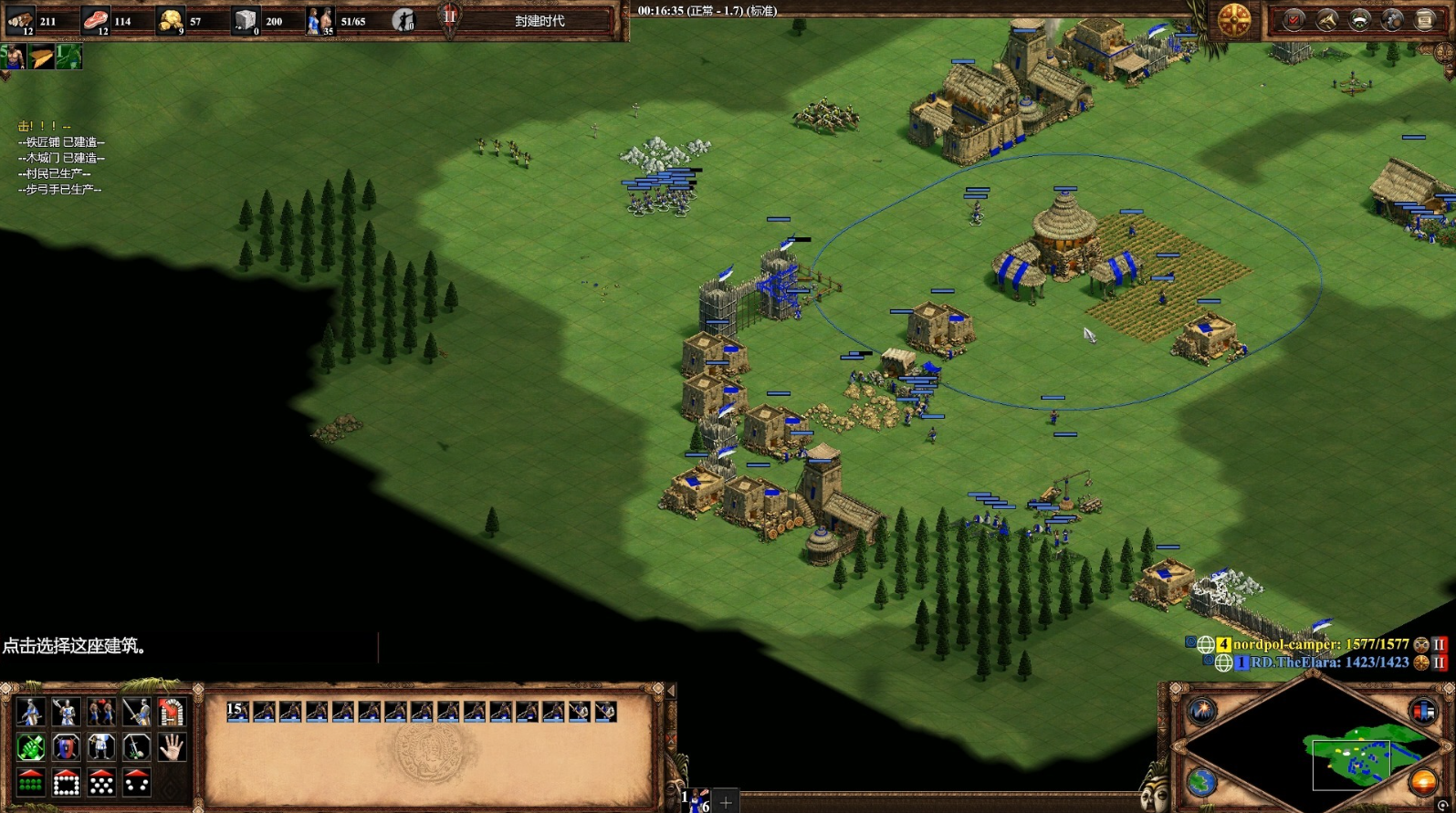Set aggressive stance with the green fist

pos(30,747)
